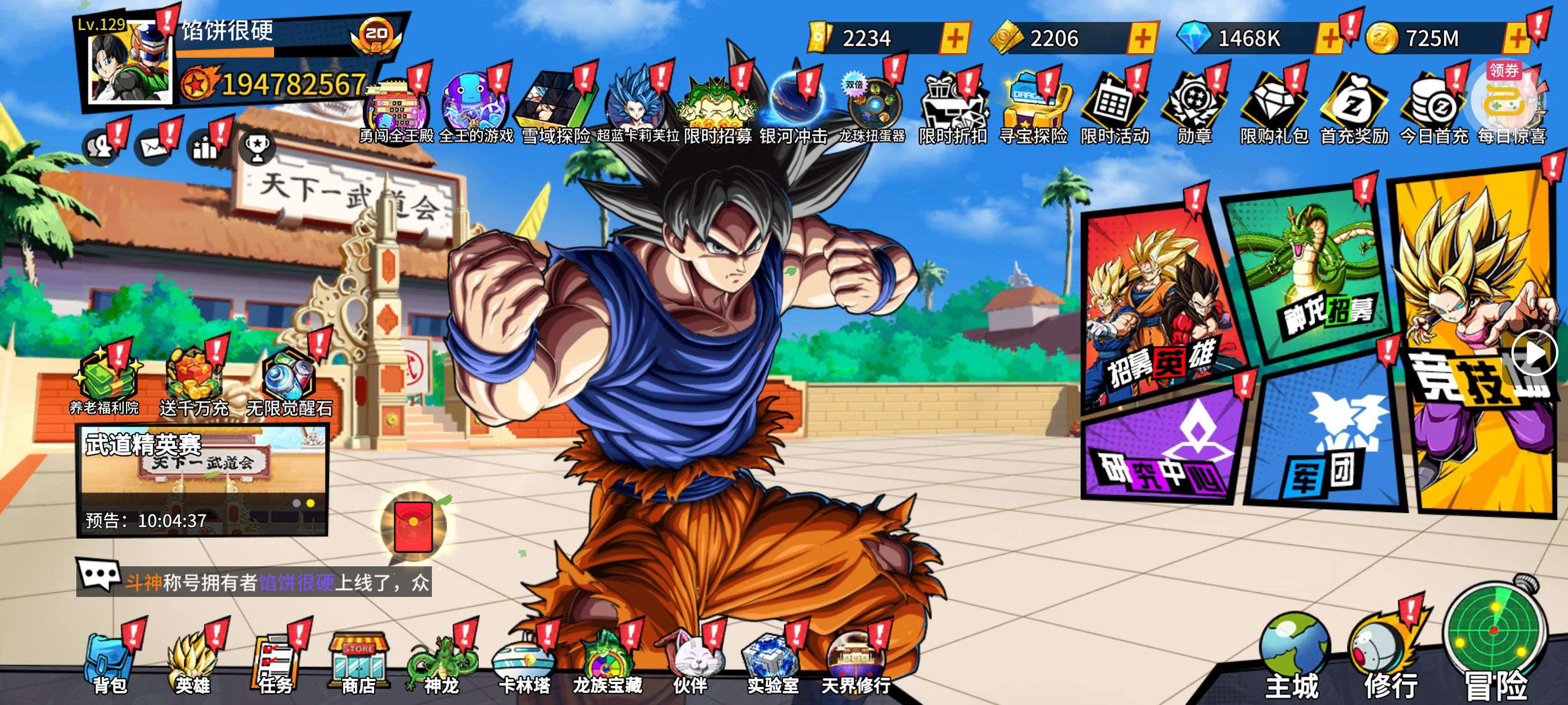Open the 神龙 dragon menu
This screenshot has width=1568, height=705.
(441, 664)
